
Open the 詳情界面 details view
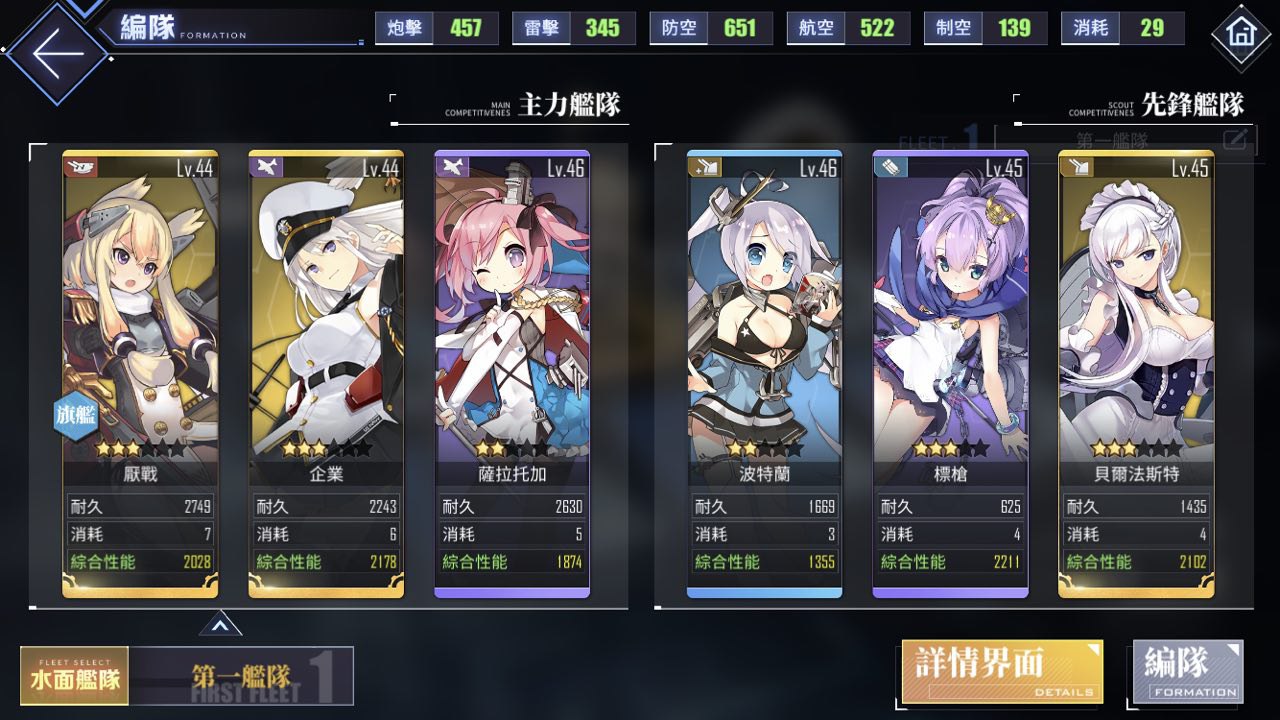click(x=1002, y=672)
